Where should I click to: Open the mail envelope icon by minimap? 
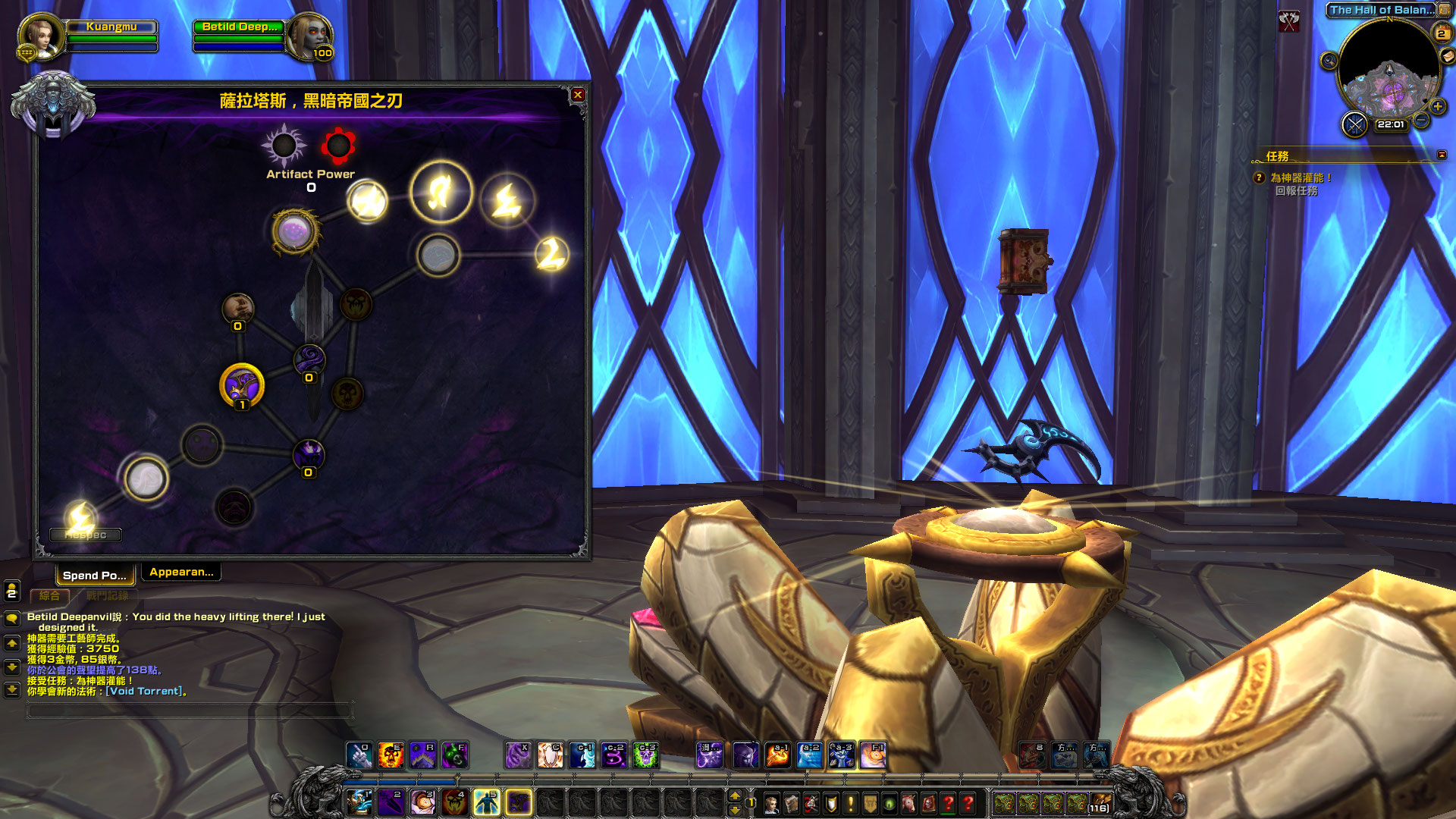click(1448, 56)
